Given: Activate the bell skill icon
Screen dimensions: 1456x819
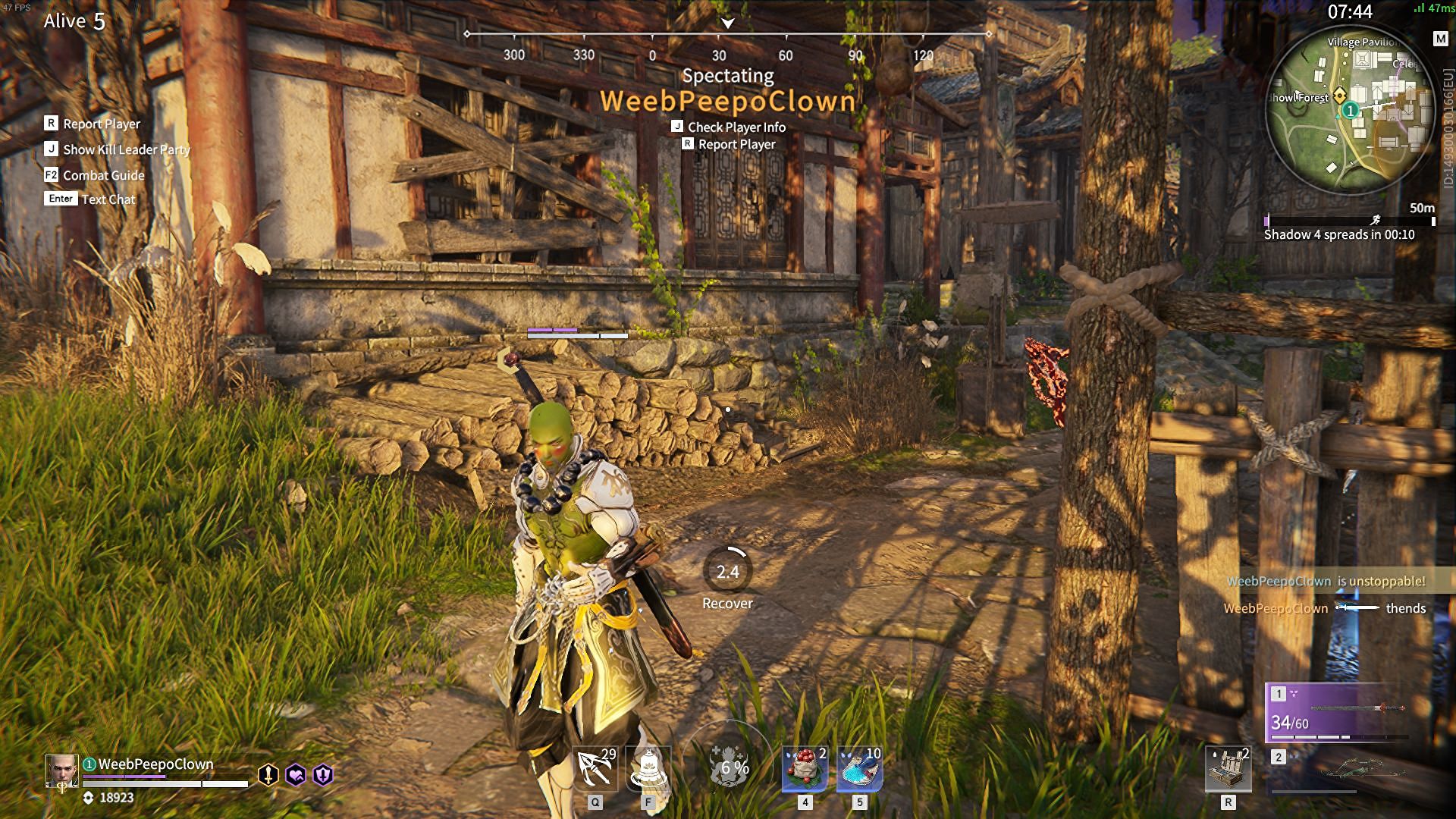Looking at the screenshot, I should coord(649,768).
